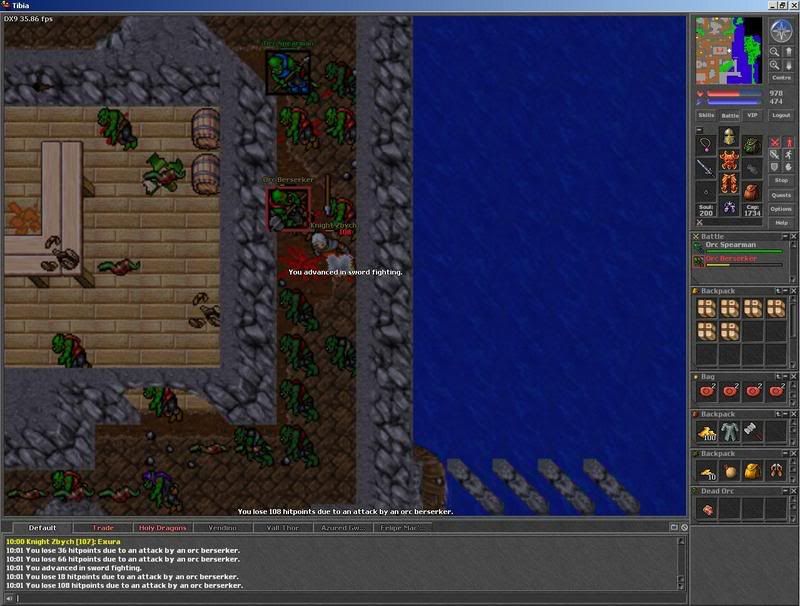Open the Skills window
Screen dimensions: 800x606
(x=706, y=115)
